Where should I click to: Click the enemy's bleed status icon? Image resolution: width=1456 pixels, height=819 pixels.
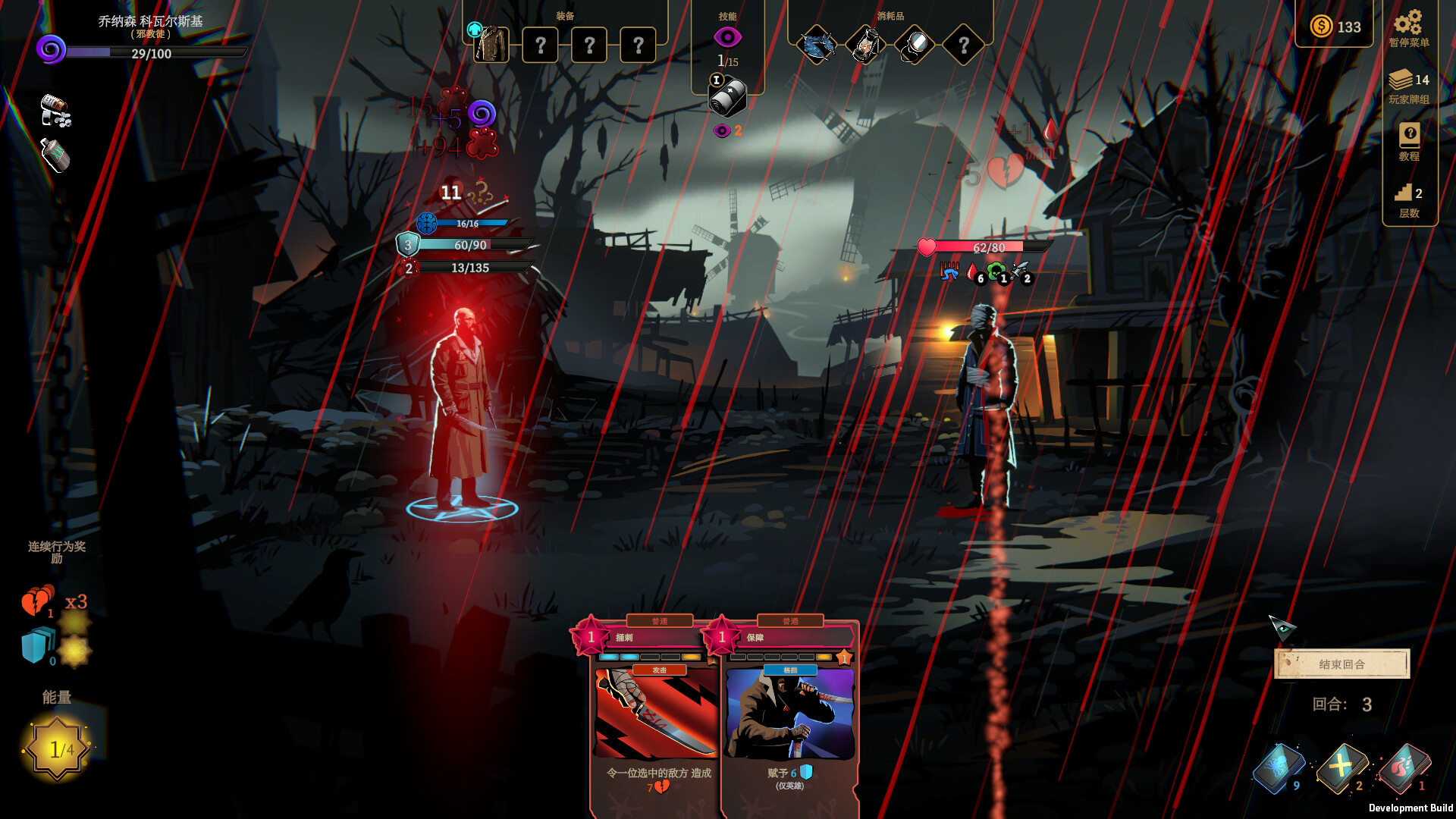(973, 271)
